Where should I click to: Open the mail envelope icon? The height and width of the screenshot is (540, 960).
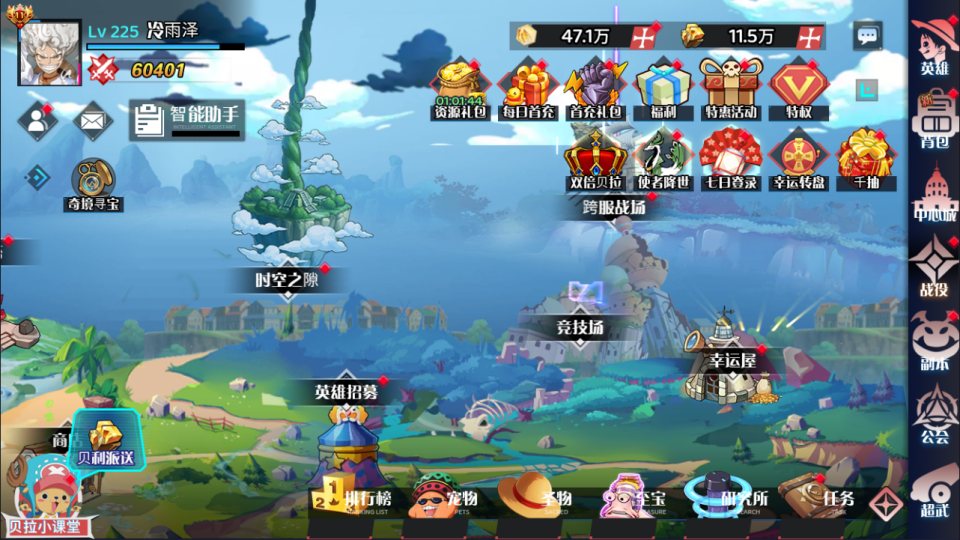coord(93,121)
